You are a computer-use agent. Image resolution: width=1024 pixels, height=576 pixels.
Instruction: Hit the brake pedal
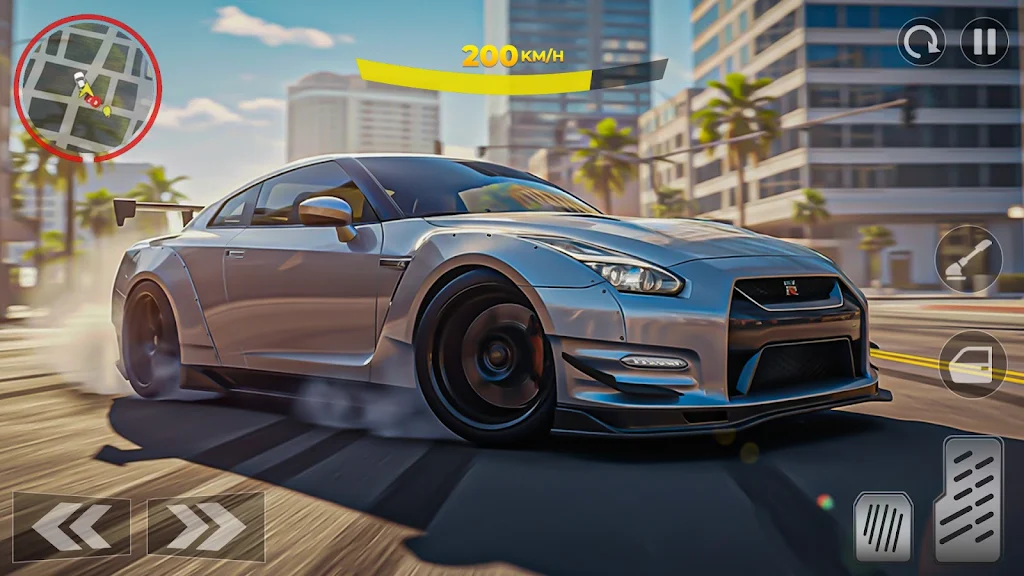click(x=883, y=526)
